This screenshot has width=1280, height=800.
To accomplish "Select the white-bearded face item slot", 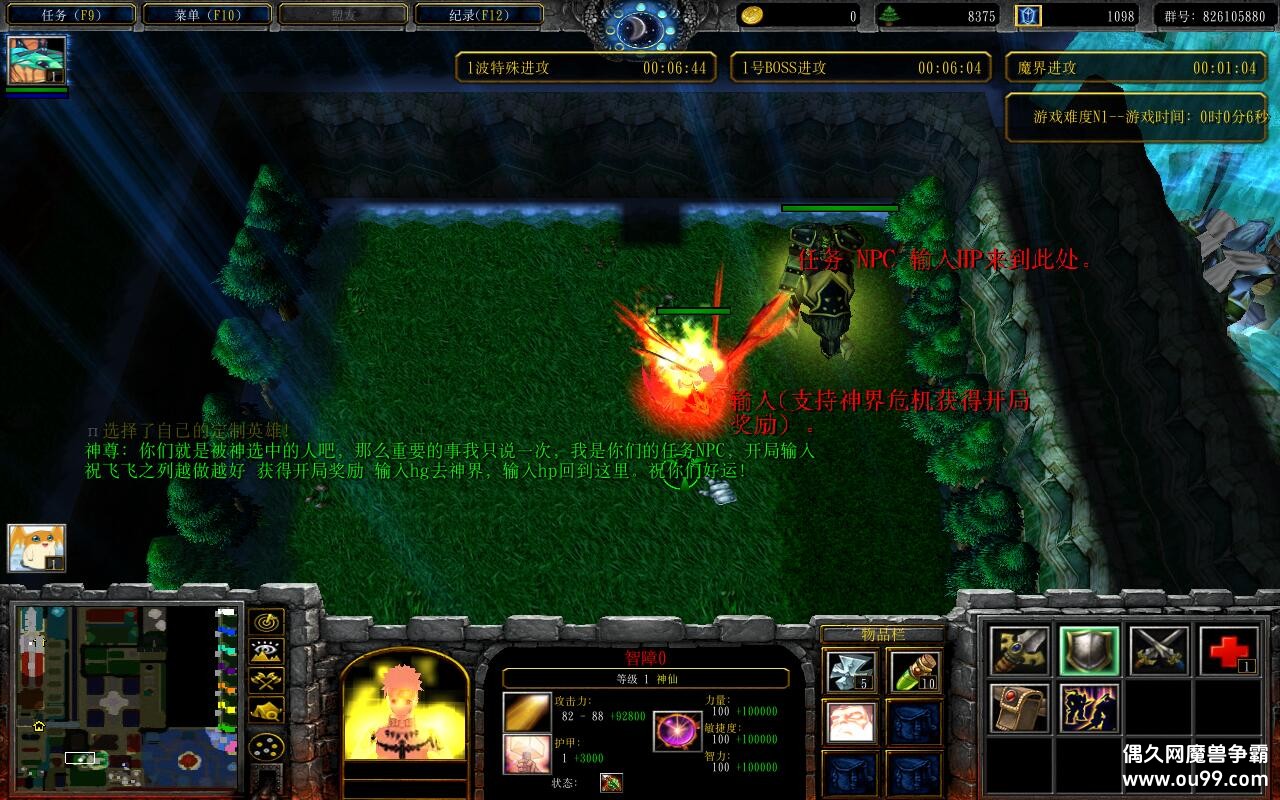I will 851,722.
